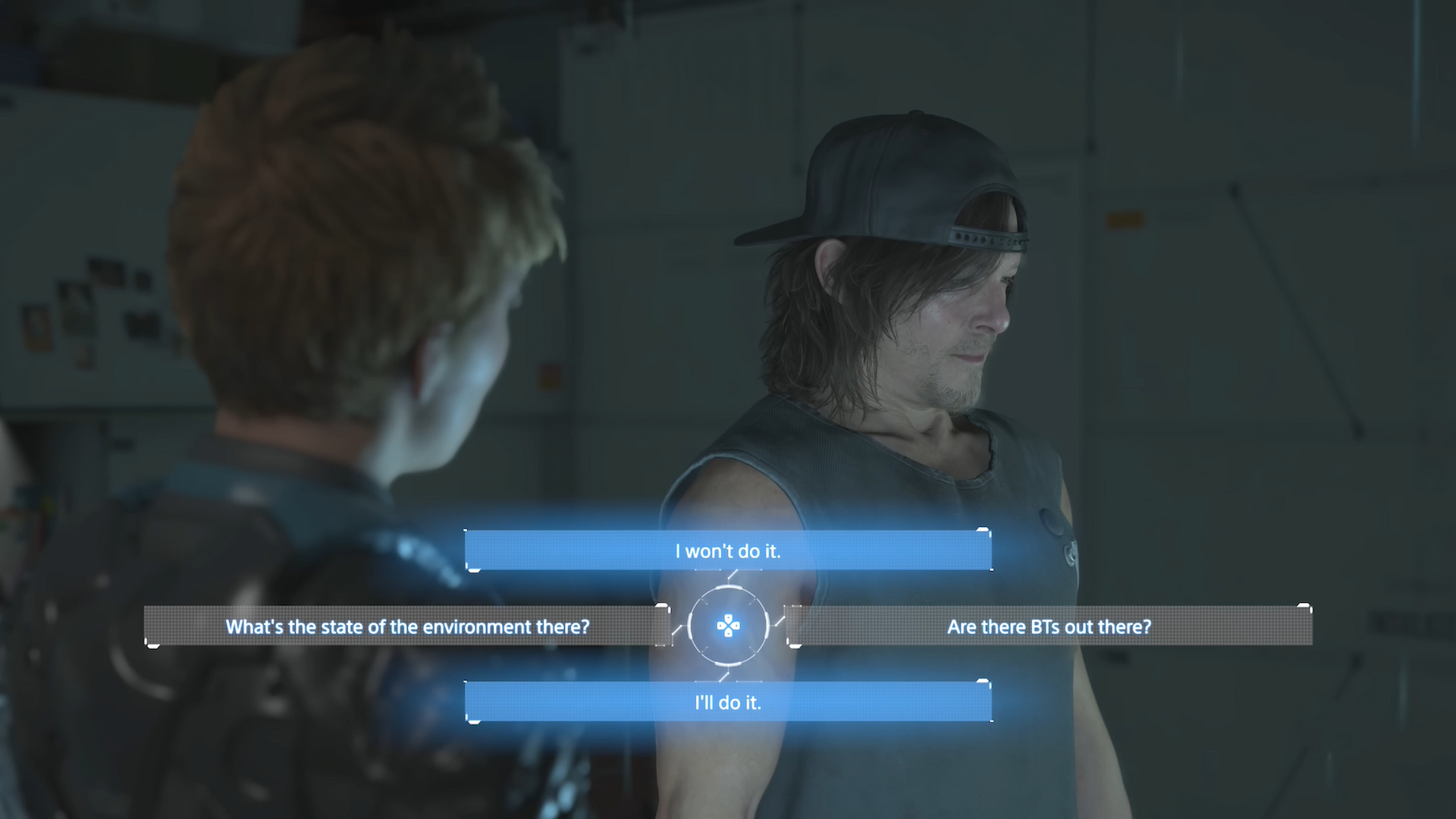Click the corner bracket of the 'I'll do it.' panel
The image size is (1456, 819).
(473, 720)
